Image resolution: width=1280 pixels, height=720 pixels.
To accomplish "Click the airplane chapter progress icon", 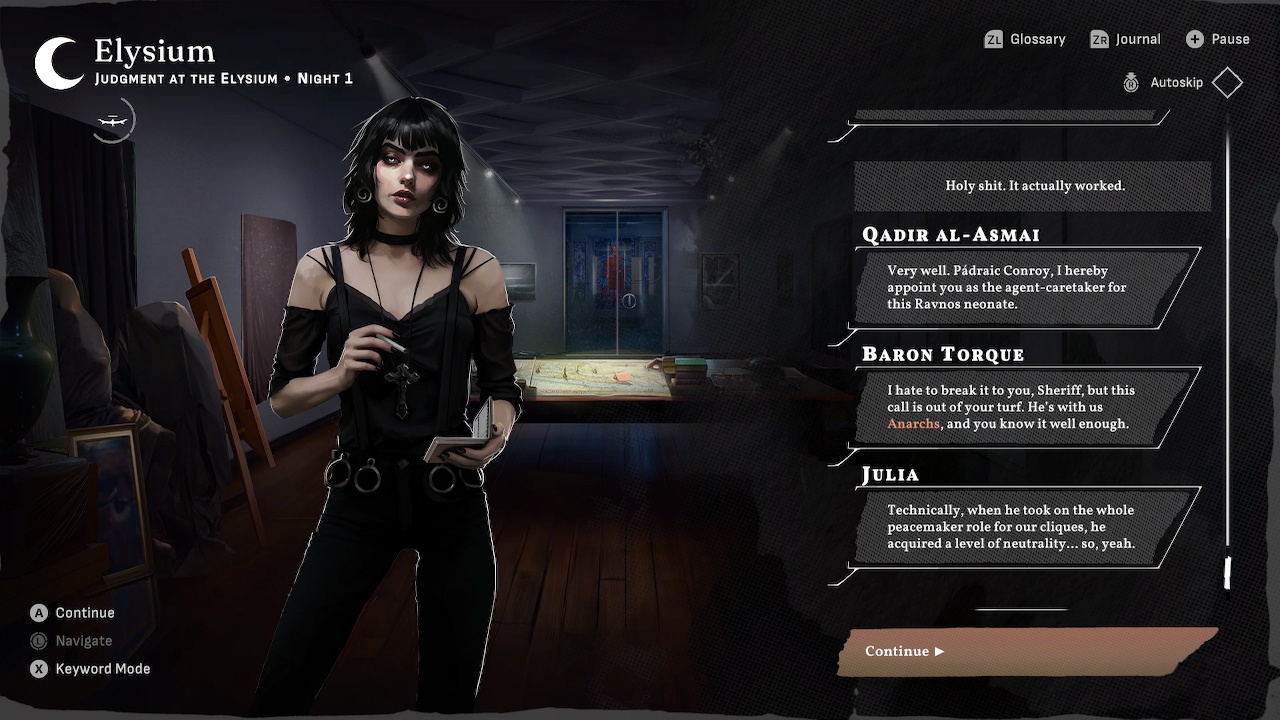I will tap(113, 119).
